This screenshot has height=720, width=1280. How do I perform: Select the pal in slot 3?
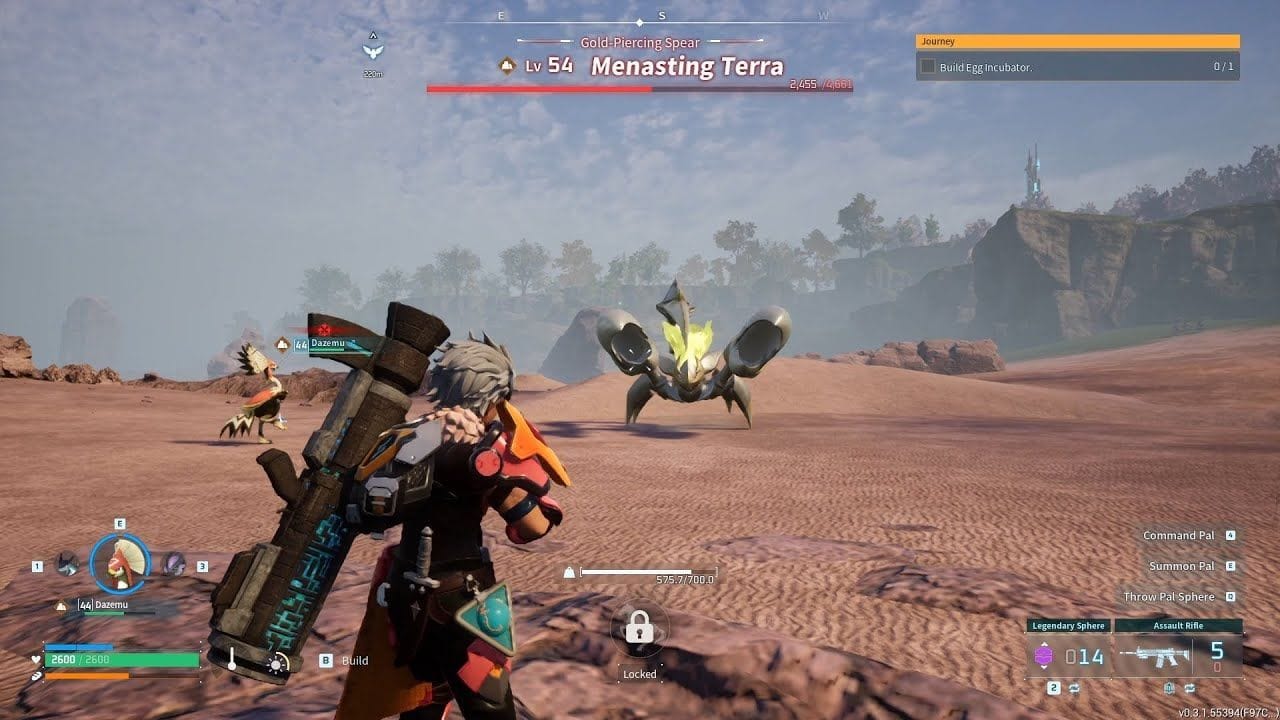(x=174, y=563)
